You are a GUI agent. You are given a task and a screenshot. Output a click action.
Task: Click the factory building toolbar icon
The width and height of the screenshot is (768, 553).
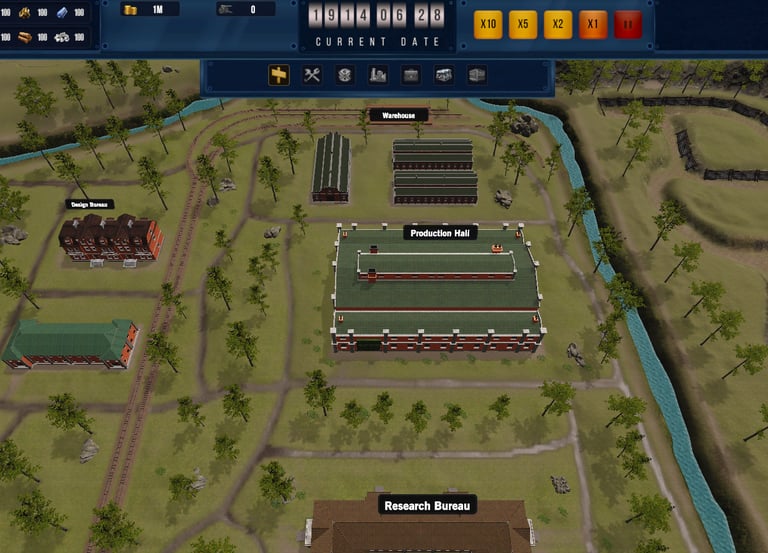(378, 75)
